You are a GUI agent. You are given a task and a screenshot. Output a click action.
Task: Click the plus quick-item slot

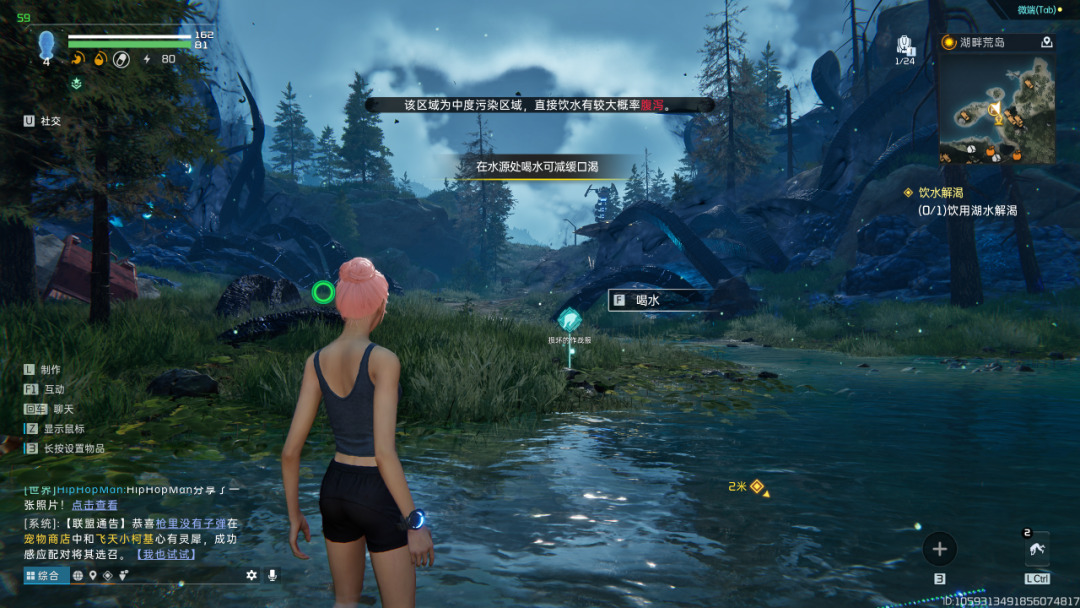tap(939, 548)
